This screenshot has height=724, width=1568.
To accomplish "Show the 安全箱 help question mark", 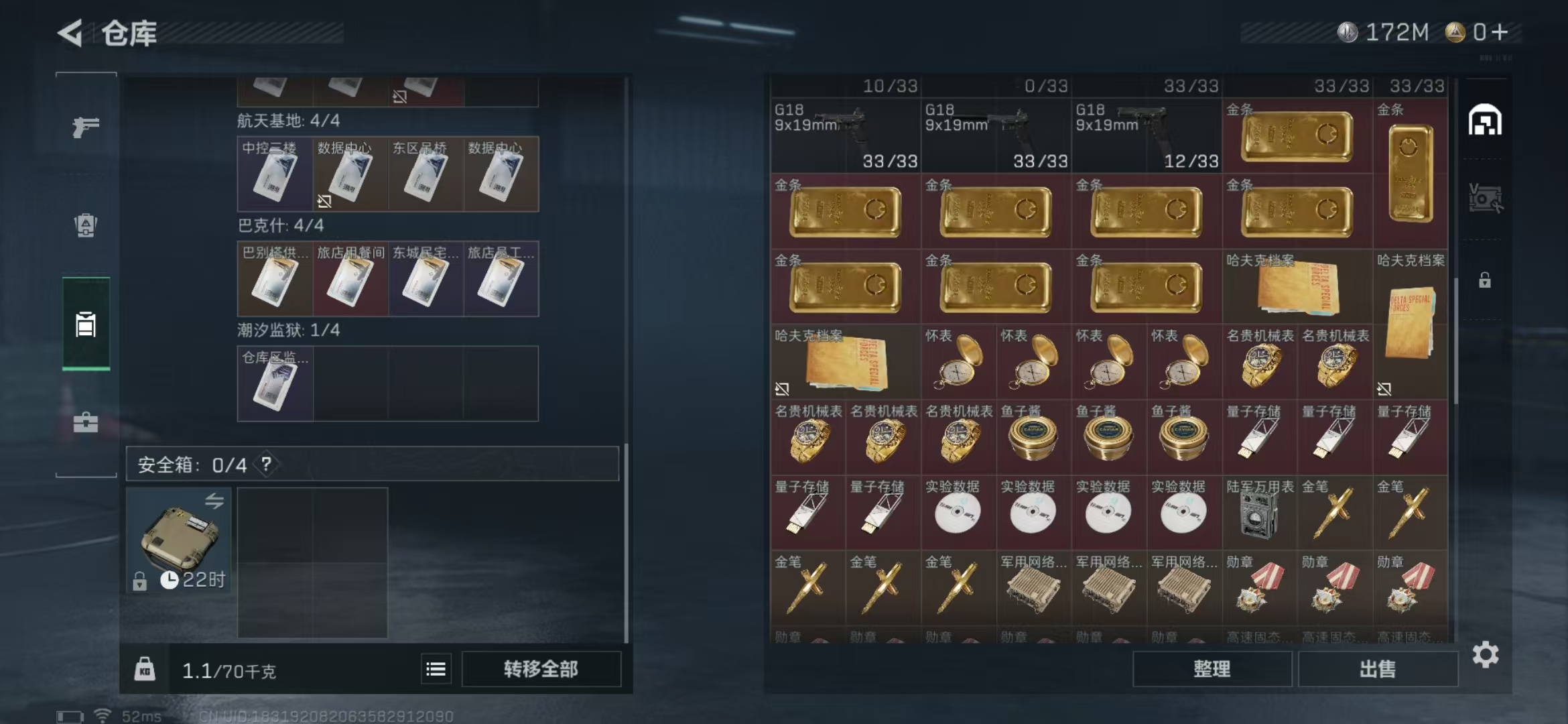I will [267, 464].
